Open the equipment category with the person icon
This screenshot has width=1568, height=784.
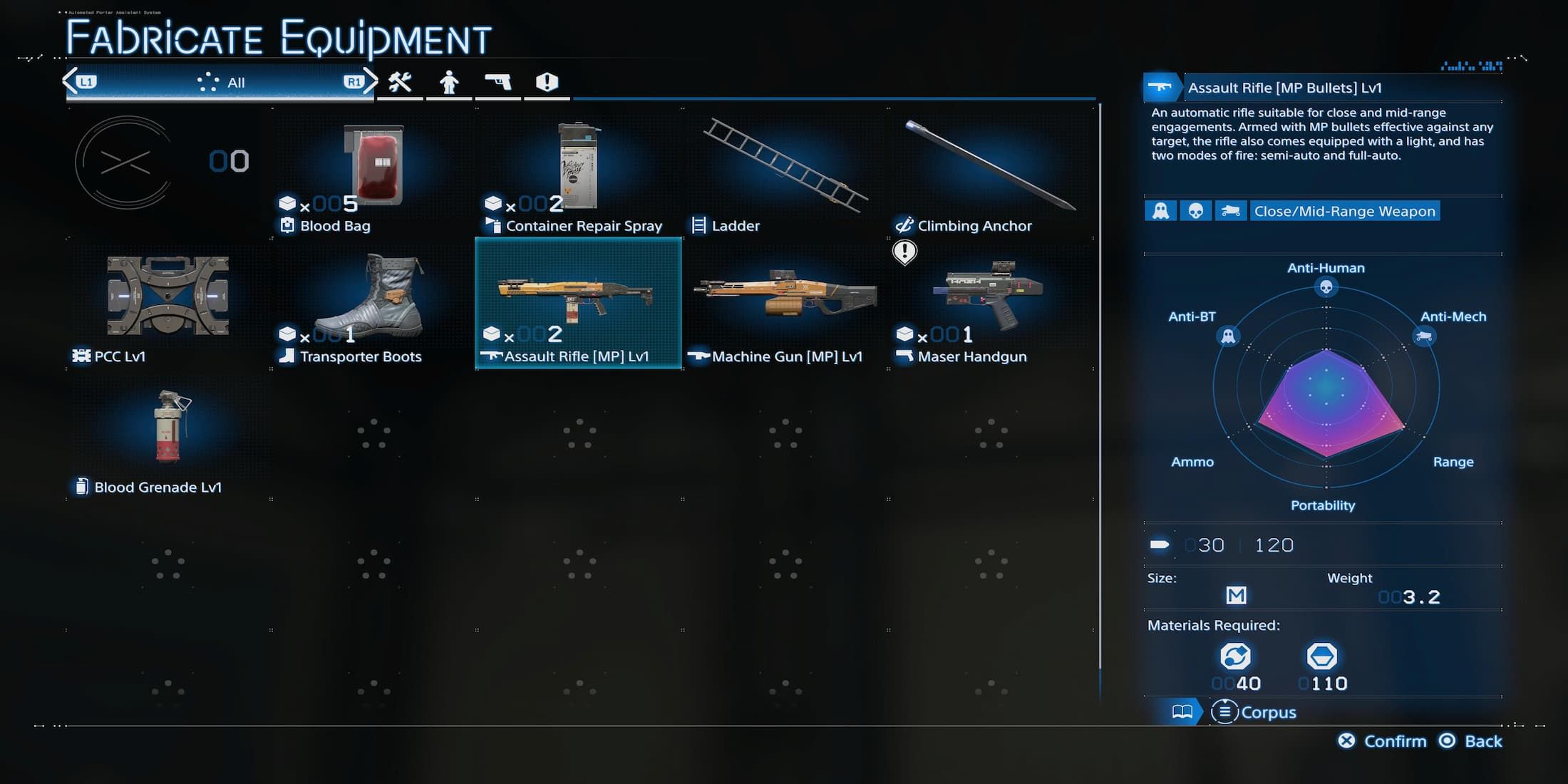click(x=450, y=82)
